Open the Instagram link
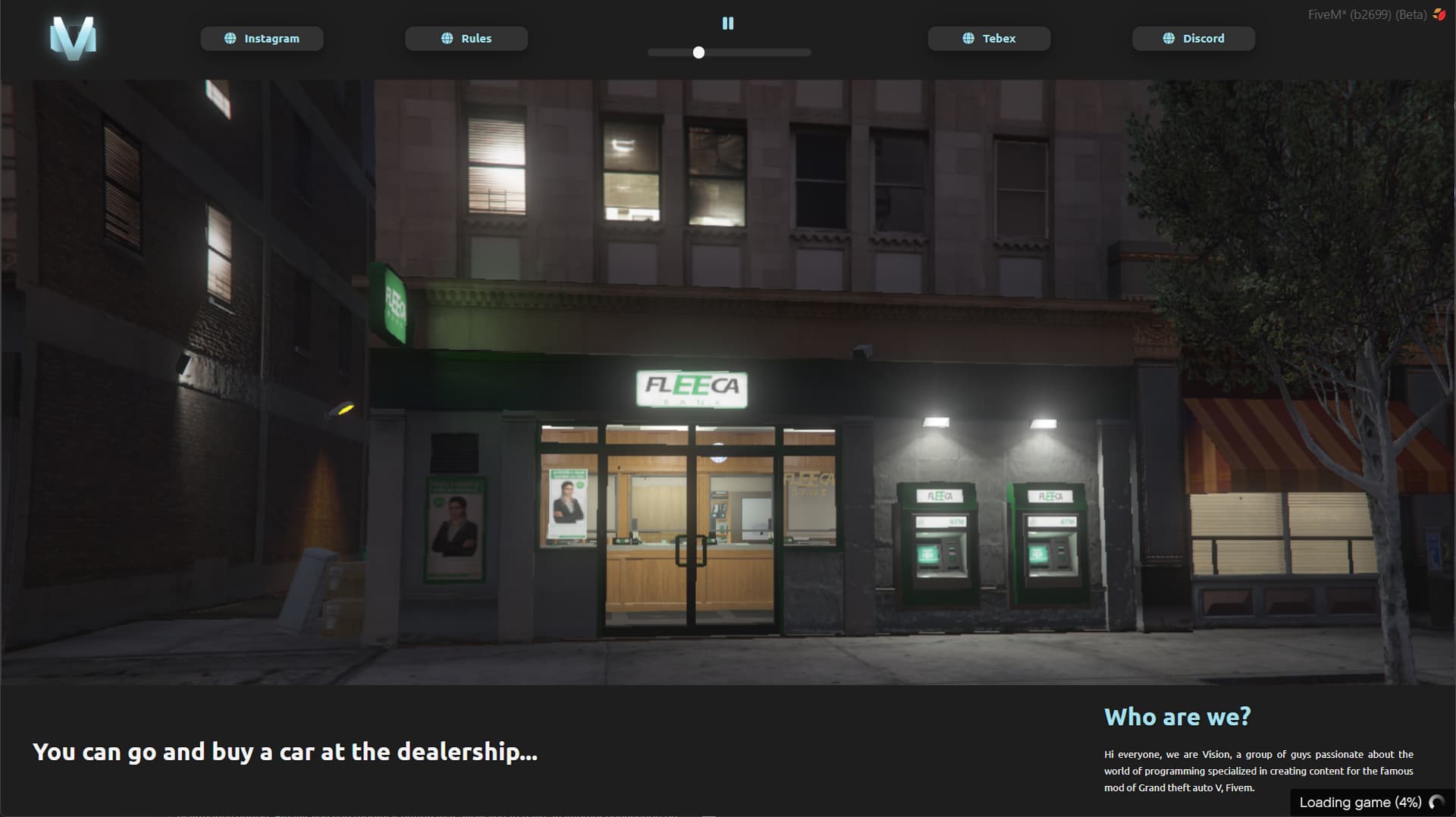 pyautogui.click(x=262, y=39)
